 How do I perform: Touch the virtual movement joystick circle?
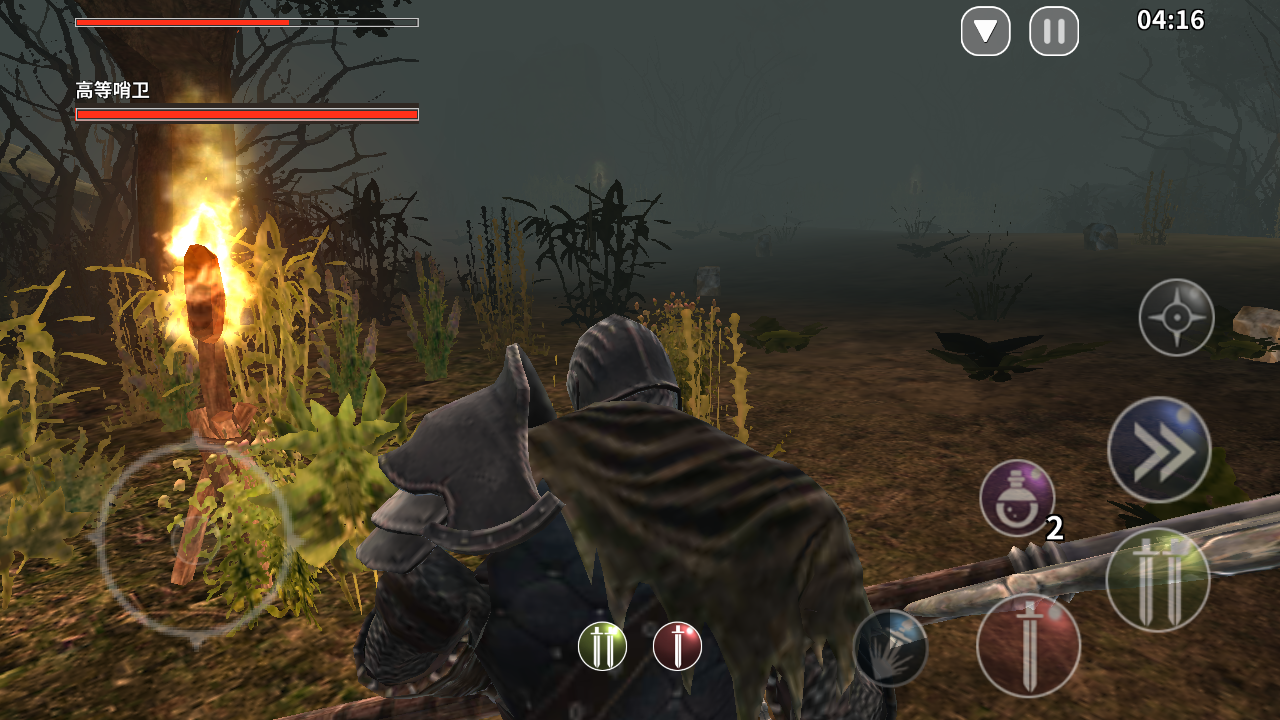pyautogui.click(x=195, y=542)
